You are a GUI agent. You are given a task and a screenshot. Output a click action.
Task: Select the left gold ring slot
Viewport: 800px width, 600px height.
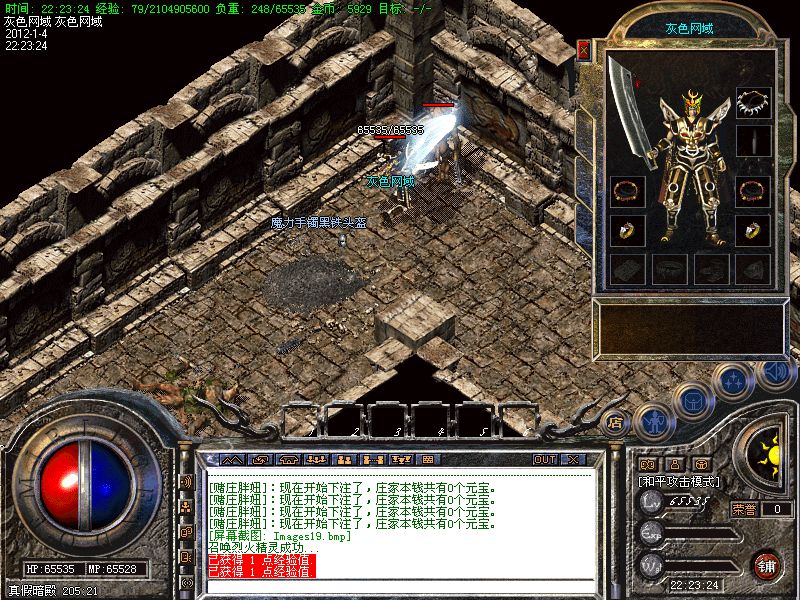click(627, 231)
